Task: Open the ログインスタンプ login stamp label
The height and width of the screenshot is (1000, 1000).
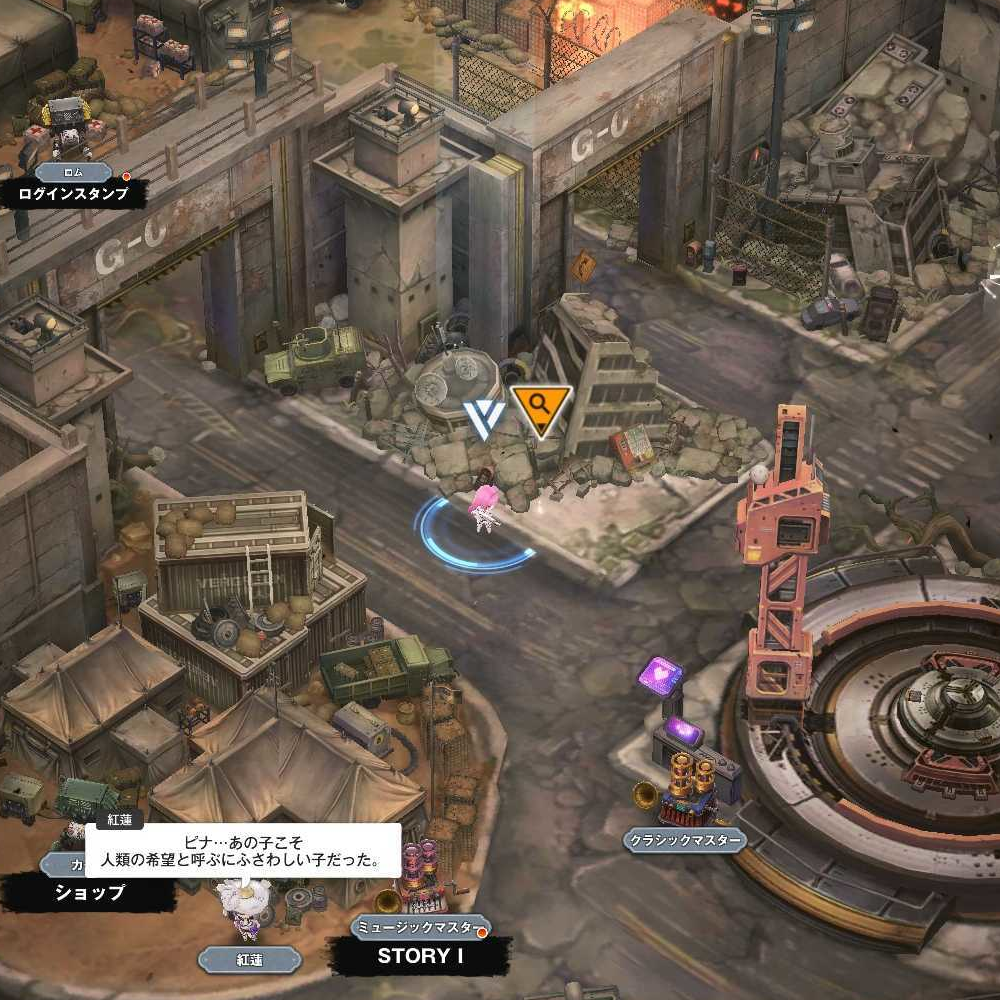Action: 74,193
